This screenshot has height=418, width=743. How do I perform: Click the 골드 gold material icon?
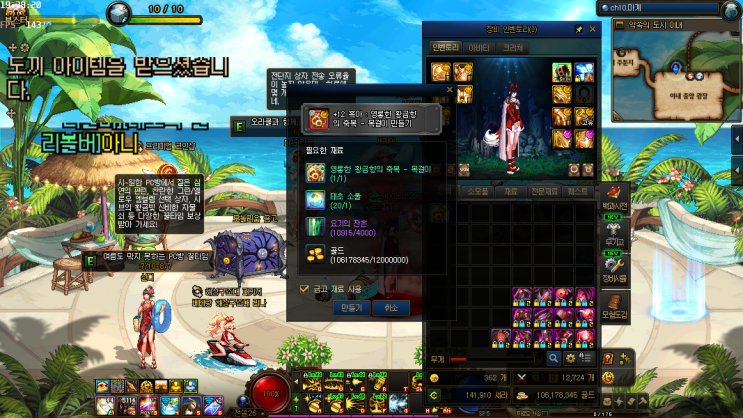coord(315,254)
